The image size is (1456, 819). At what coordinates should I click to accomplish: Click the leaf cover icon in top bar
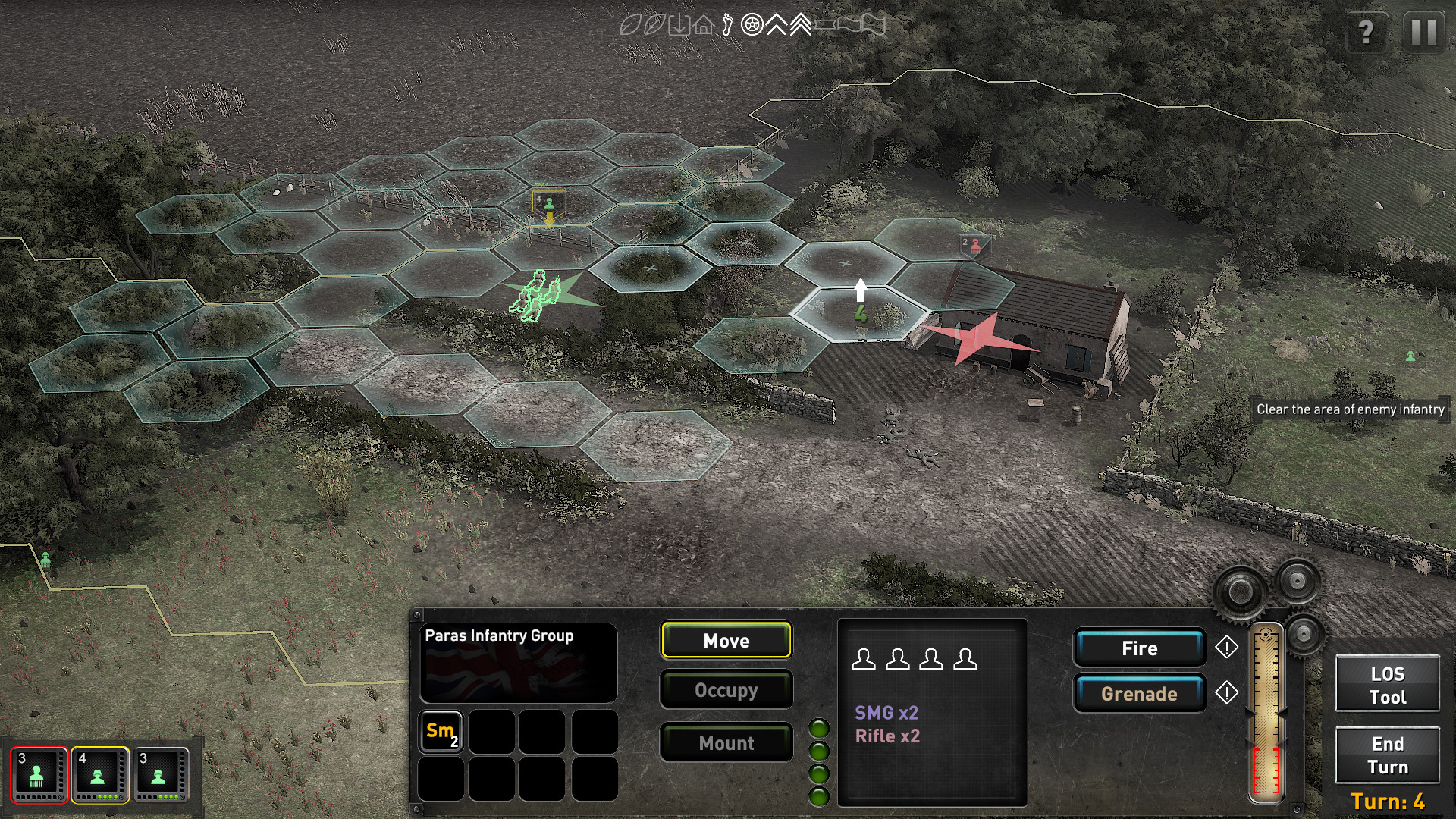(630, 25)
